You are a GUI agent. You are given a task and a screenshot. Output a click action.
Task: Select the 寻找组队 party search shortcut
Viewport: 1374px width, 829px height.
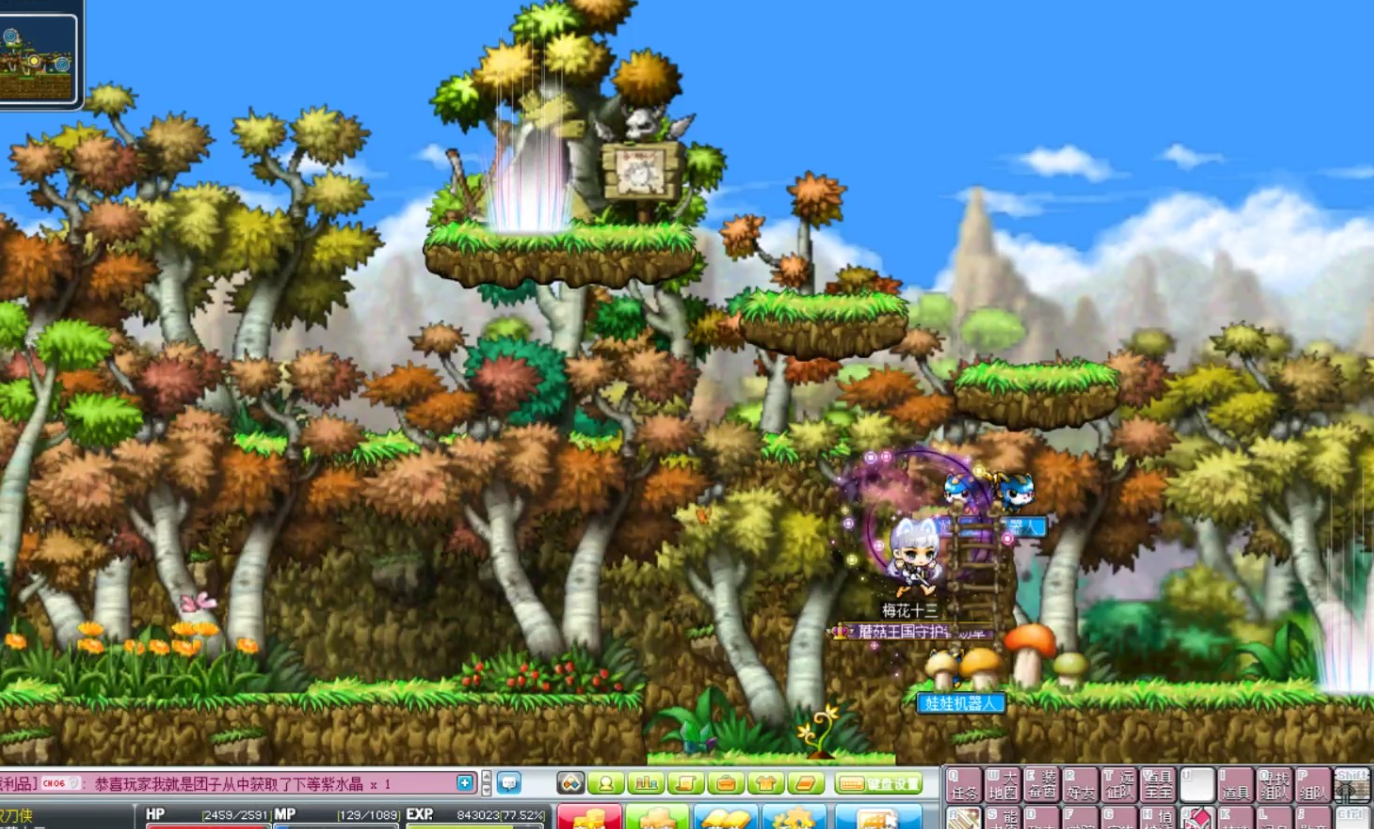point(1275,785)
